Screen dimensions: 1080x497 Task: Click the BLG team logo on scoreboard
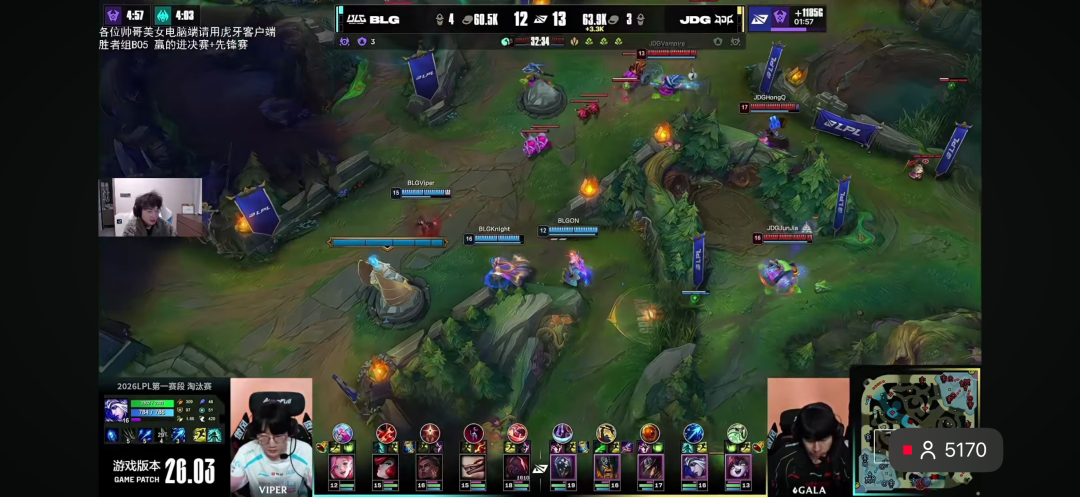[x=357, y=18]
